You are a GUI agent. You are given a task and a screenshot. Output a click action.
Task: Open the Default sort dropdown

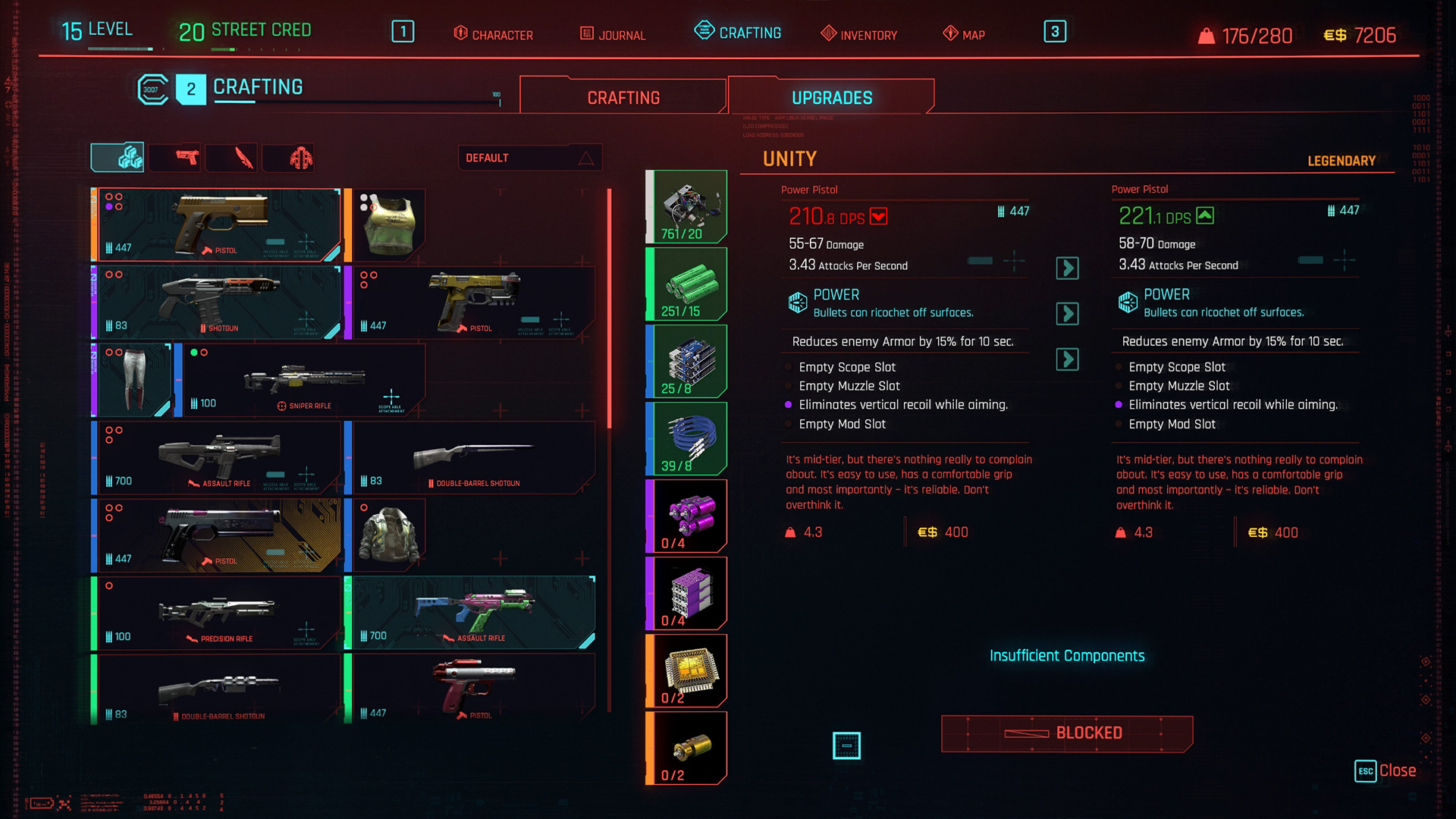530,158
